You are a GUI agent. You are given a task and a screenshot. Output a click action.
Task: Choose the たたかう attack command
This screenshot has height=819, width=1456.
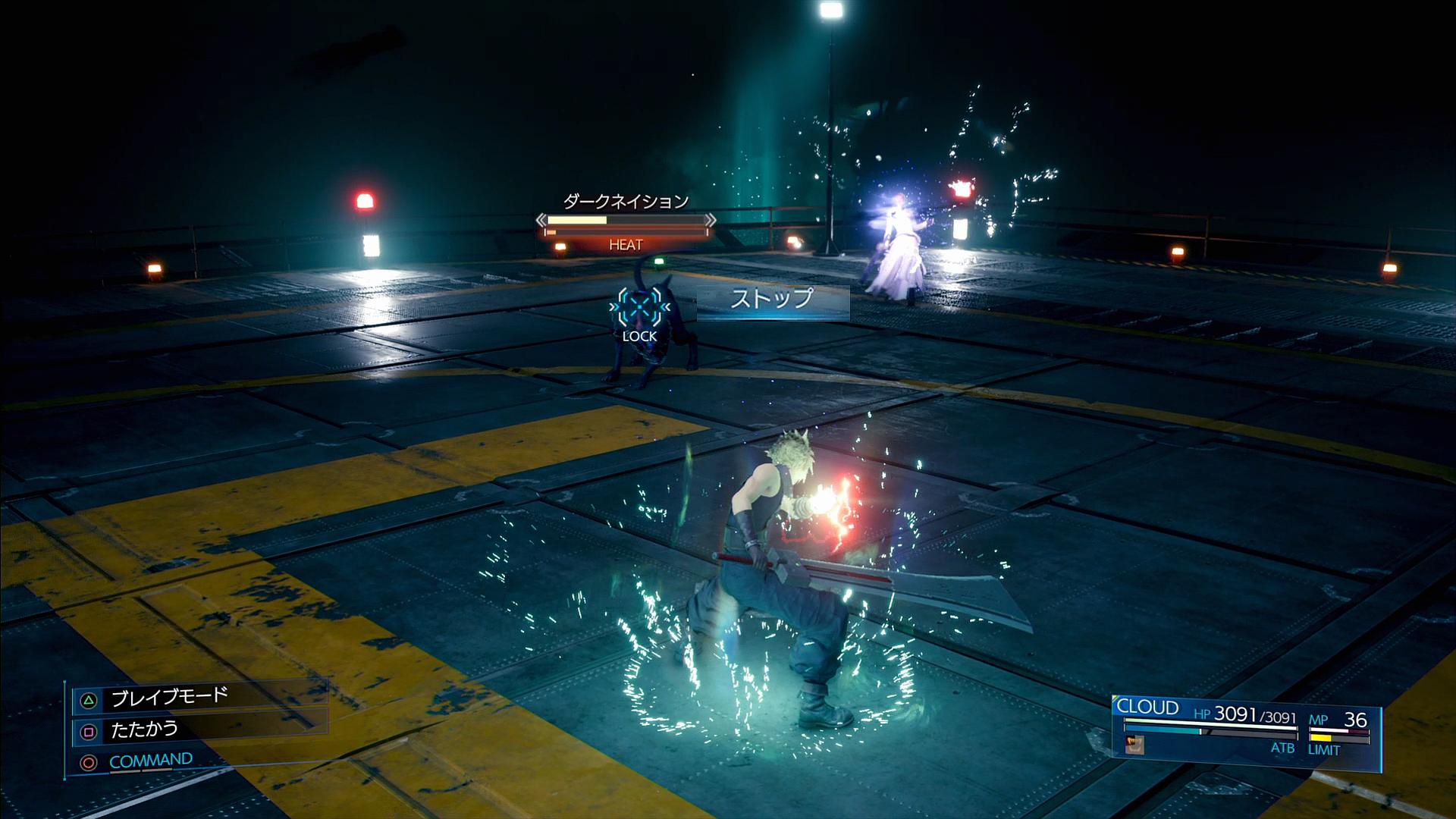click(144, 730)
